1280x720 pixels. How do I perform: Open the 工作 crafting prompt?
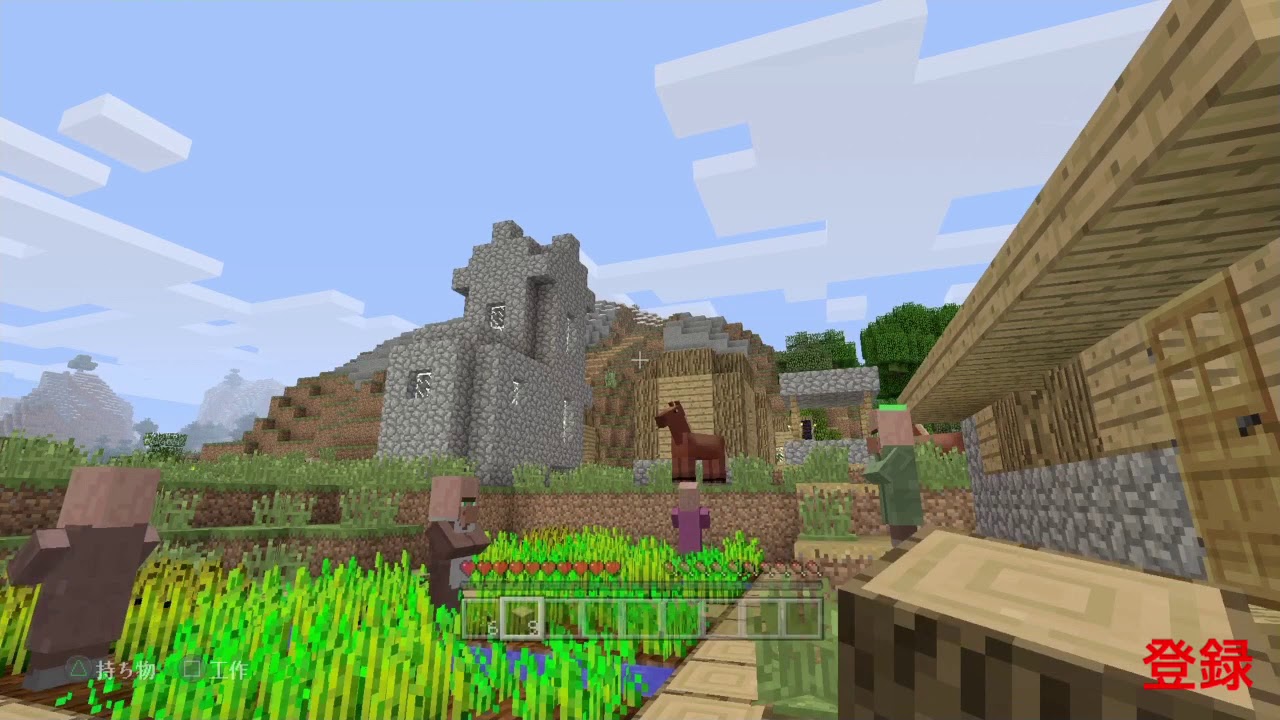(x=227, y=670)
